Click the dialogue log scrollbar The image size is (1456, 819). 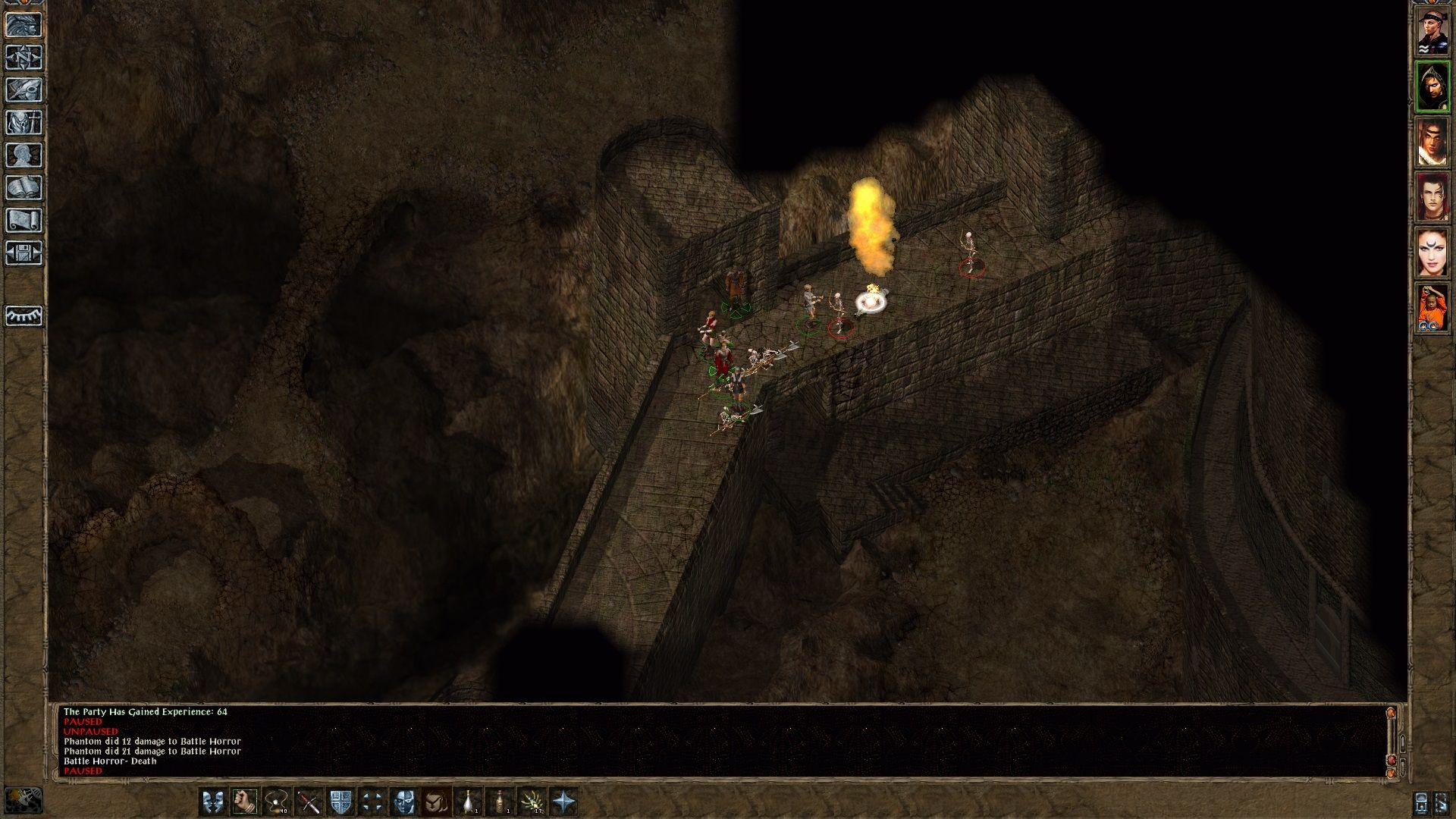pos(1391,739)
